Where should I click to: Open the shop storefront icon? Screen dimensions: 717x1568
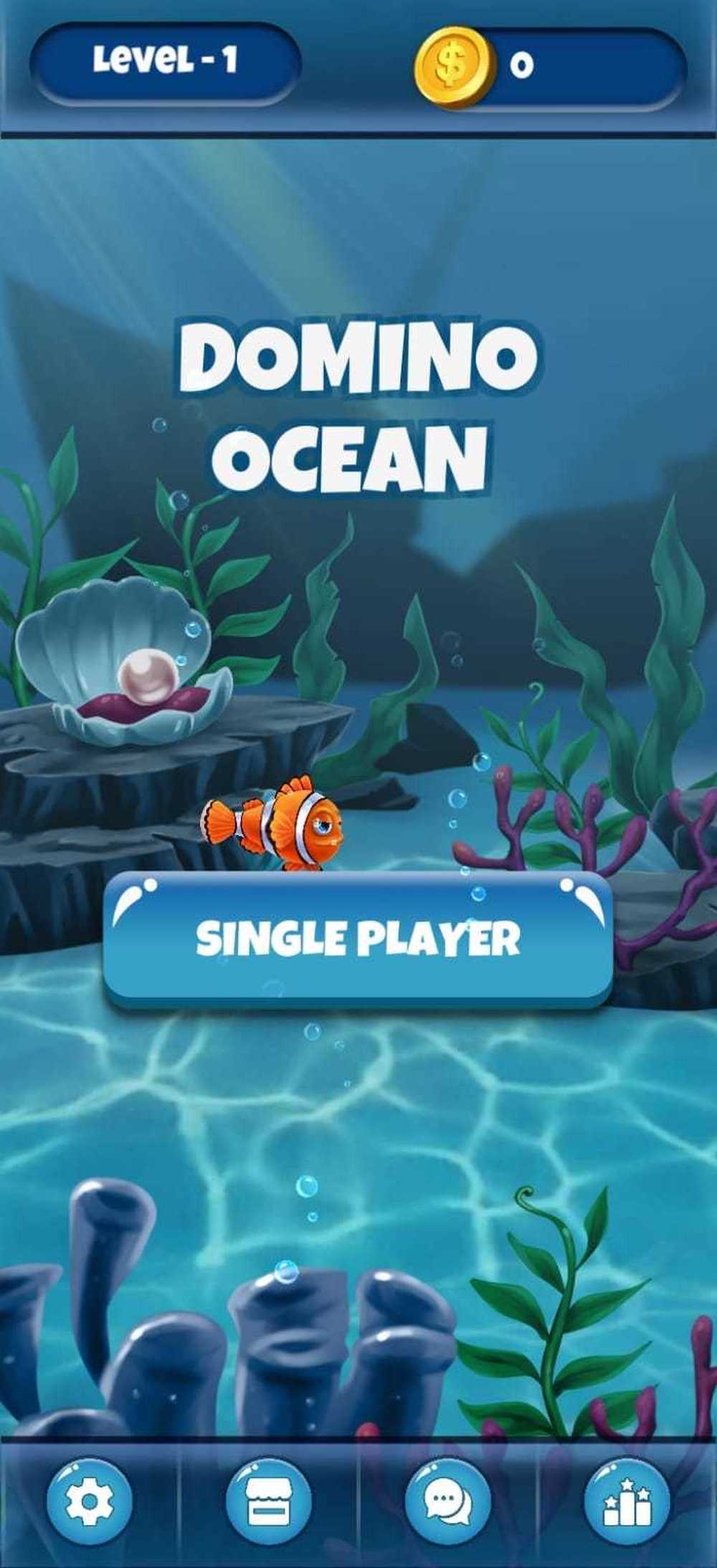tap(269, 1500)
